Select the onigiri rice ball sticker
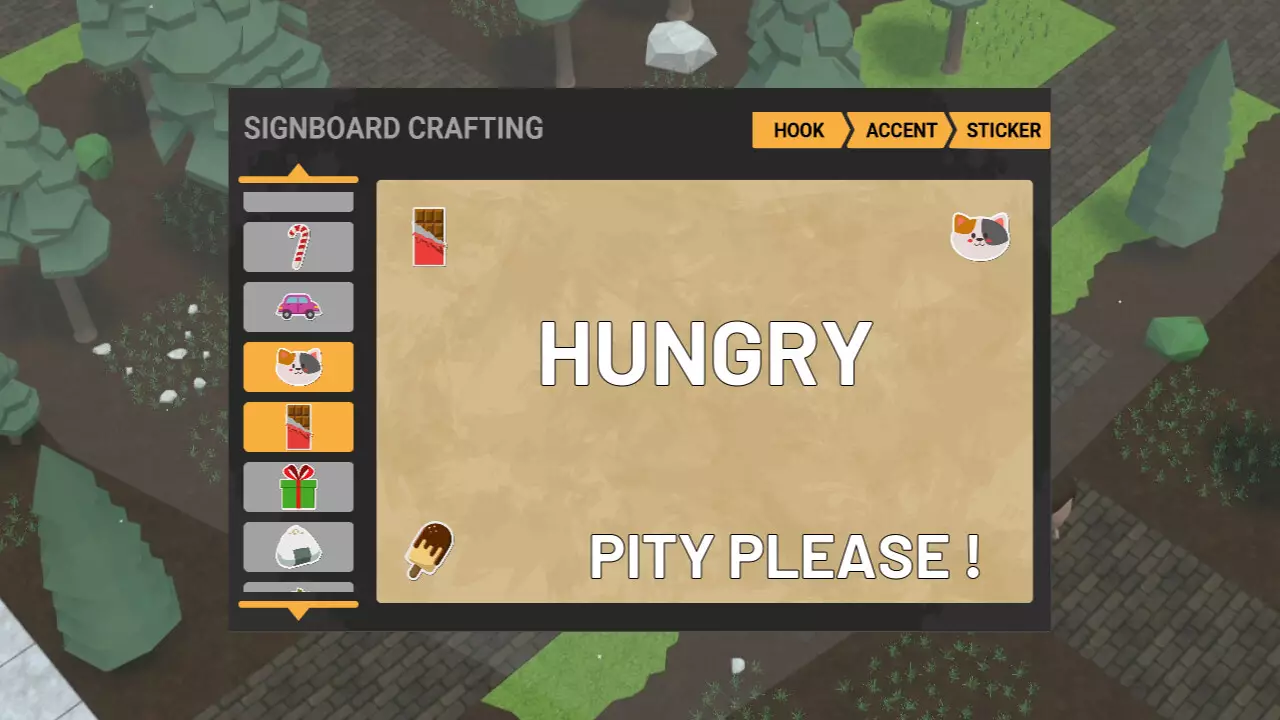 (298, 547)
